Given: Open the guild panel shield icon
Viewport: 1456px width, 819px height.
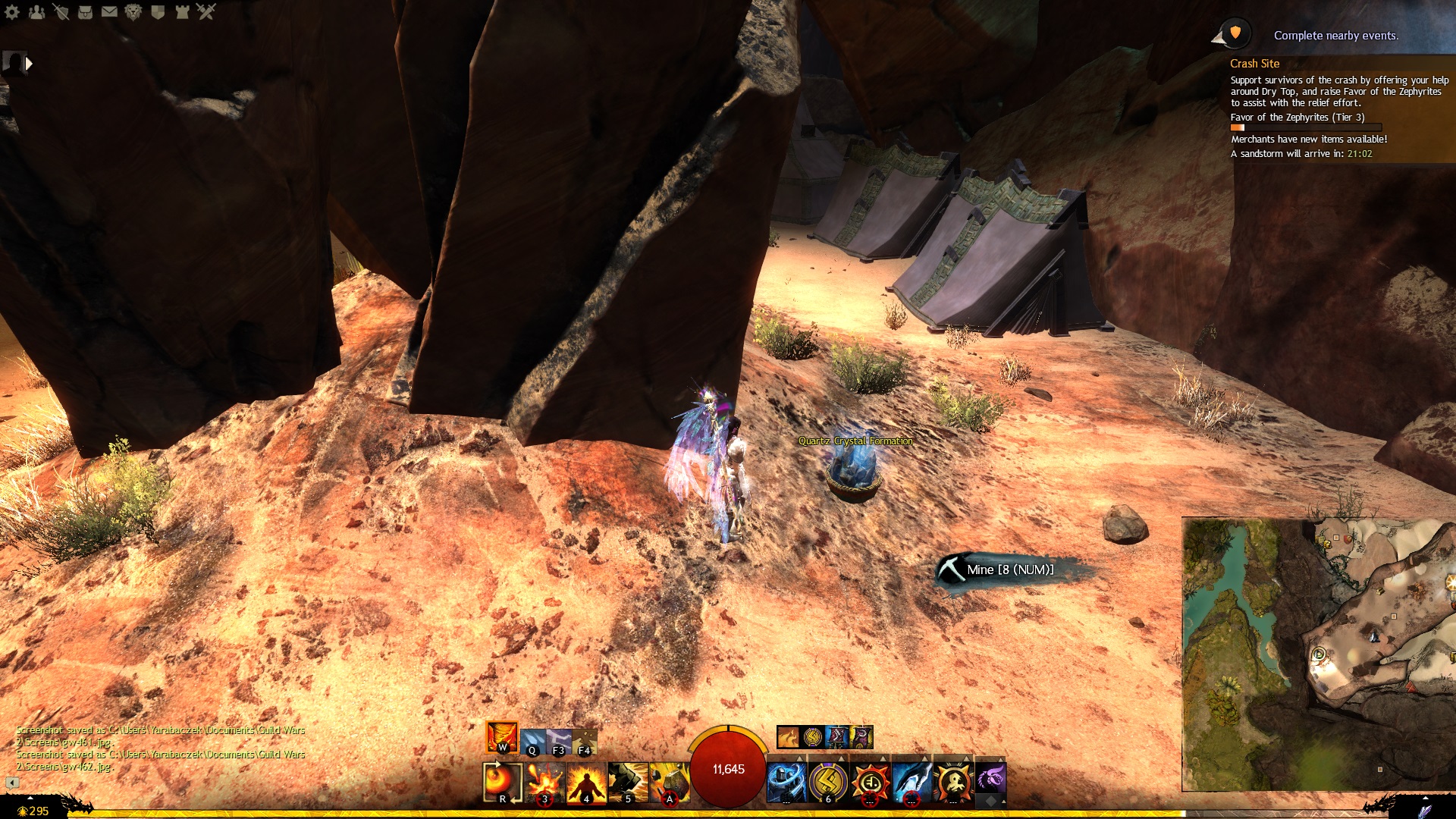Looking at the screenshot, I should (x=158, y=11).
